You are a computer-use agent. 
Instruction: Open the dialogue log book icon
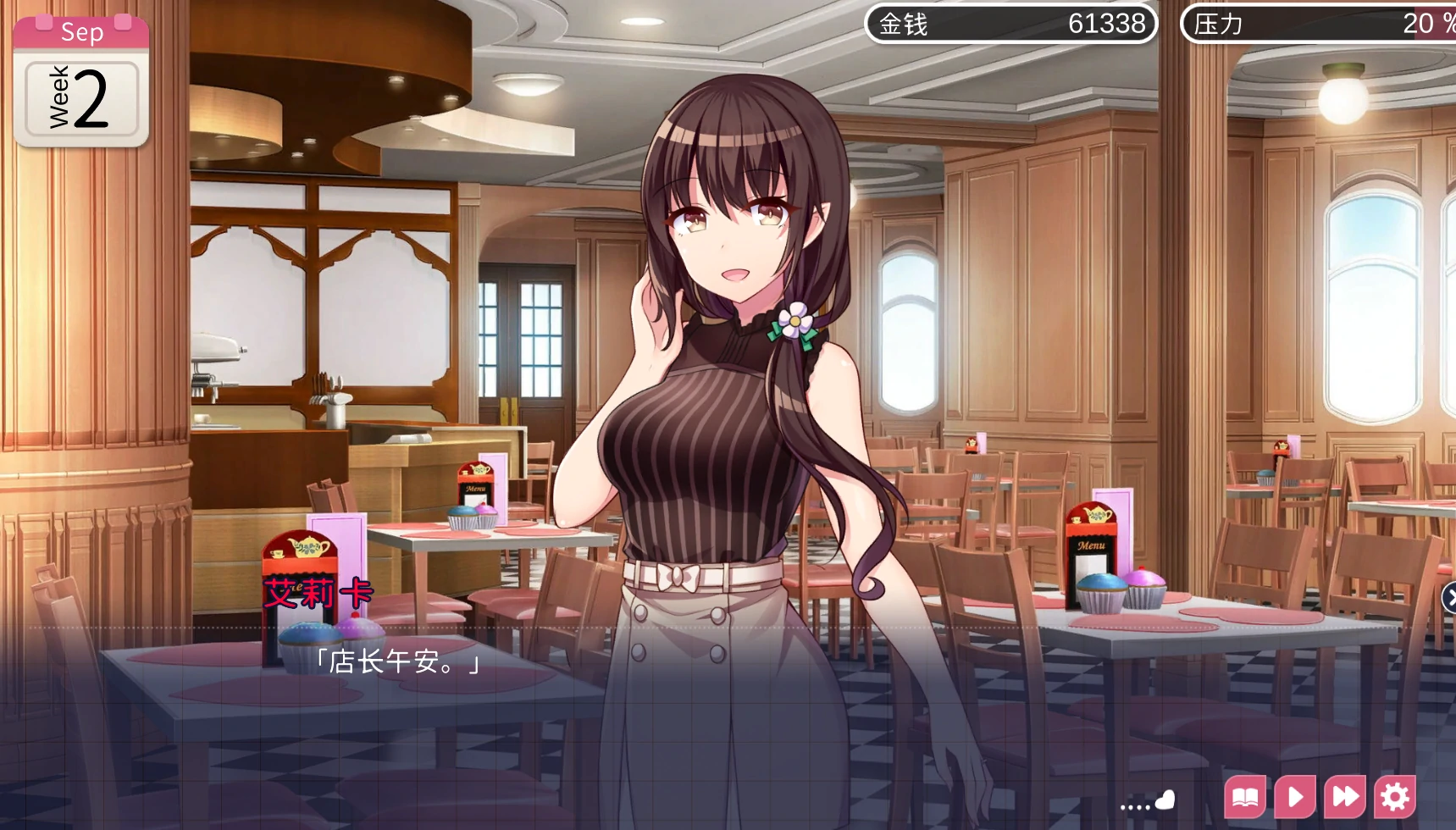pyautogui.click(x=1244, y=797)
